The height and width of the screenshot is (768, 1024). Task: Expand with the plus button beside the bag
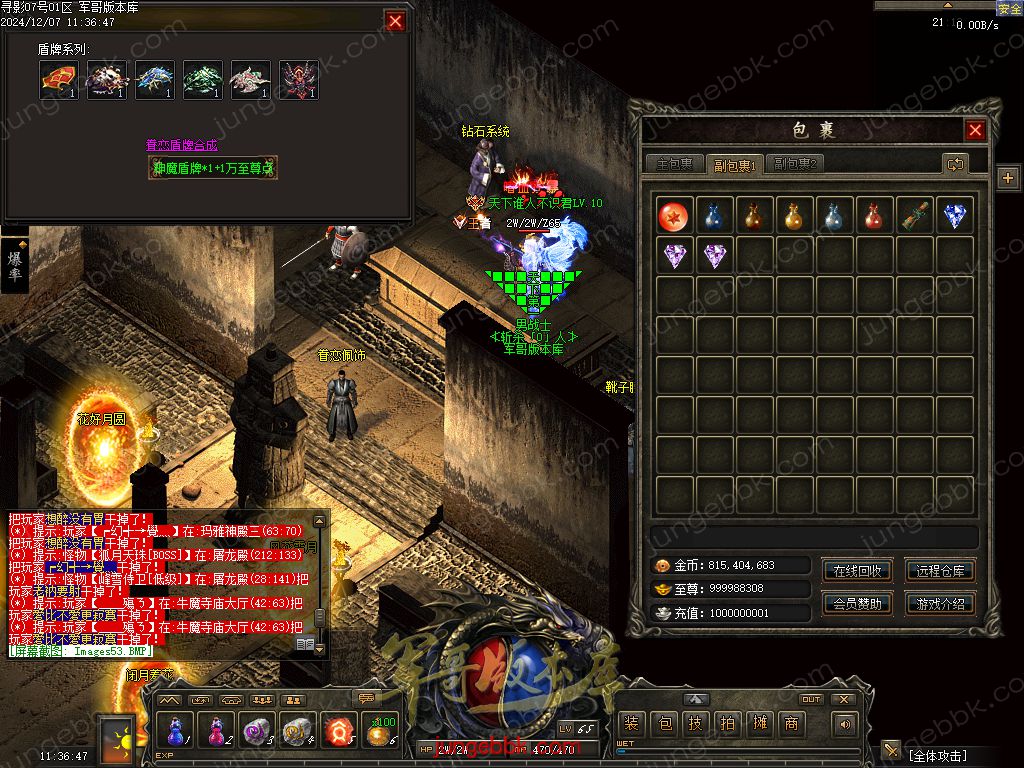click(1007, 178)
